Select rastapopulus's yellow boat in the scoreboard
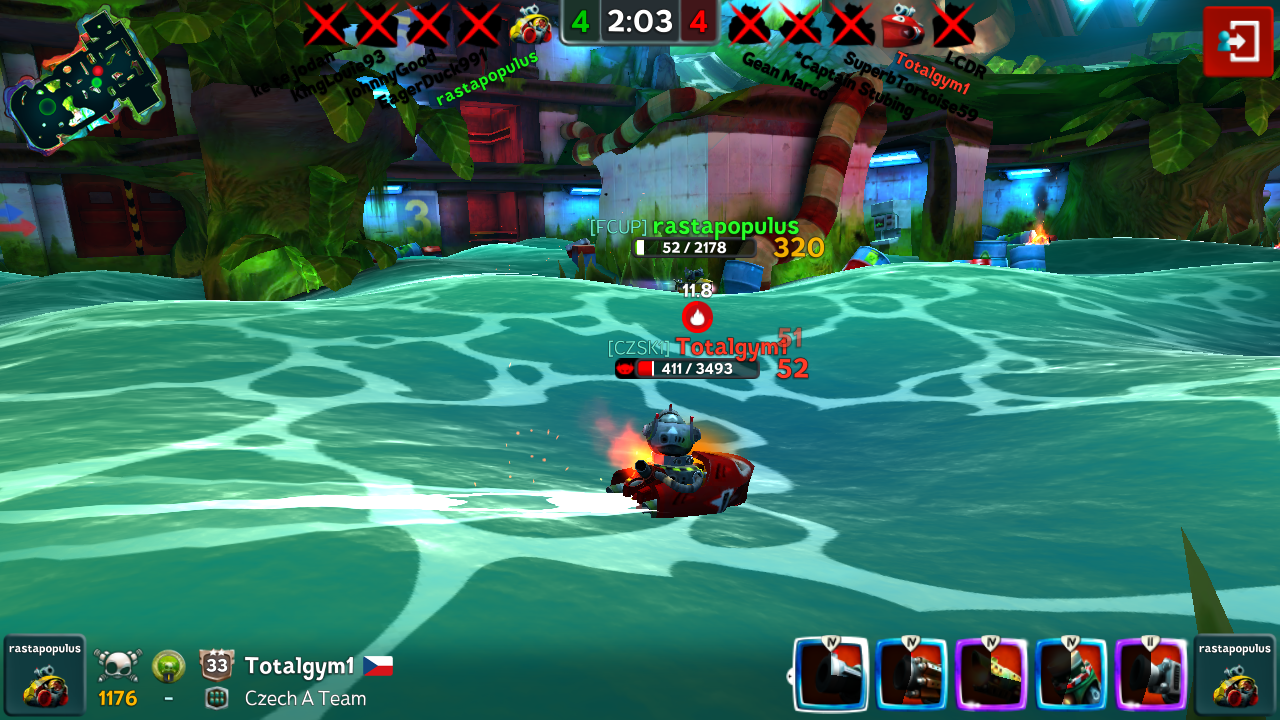Screen dimensions: 1280x720 tap(530, 24)
